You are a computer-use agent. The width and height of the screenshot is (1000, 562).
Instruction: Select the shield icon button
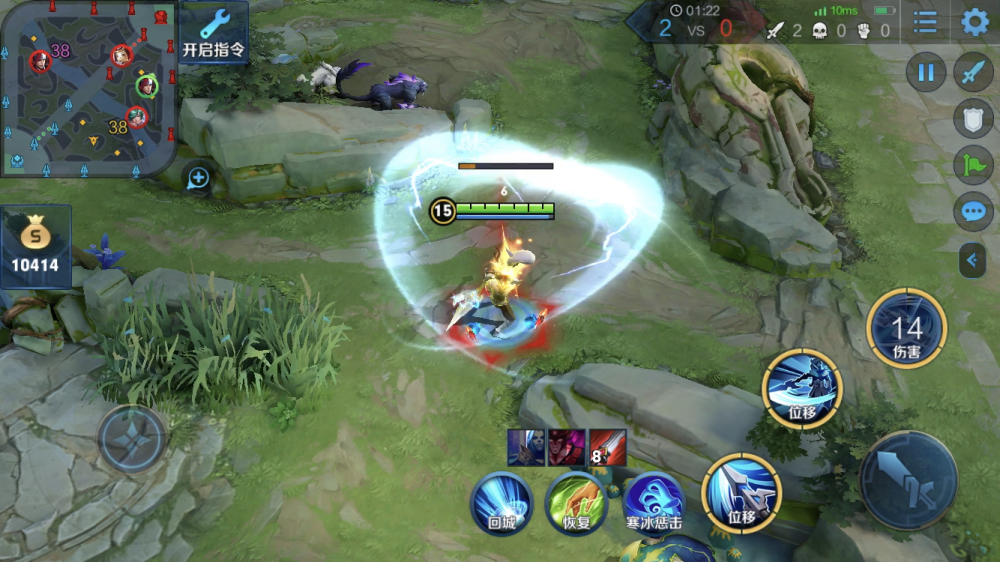point(973,118)
